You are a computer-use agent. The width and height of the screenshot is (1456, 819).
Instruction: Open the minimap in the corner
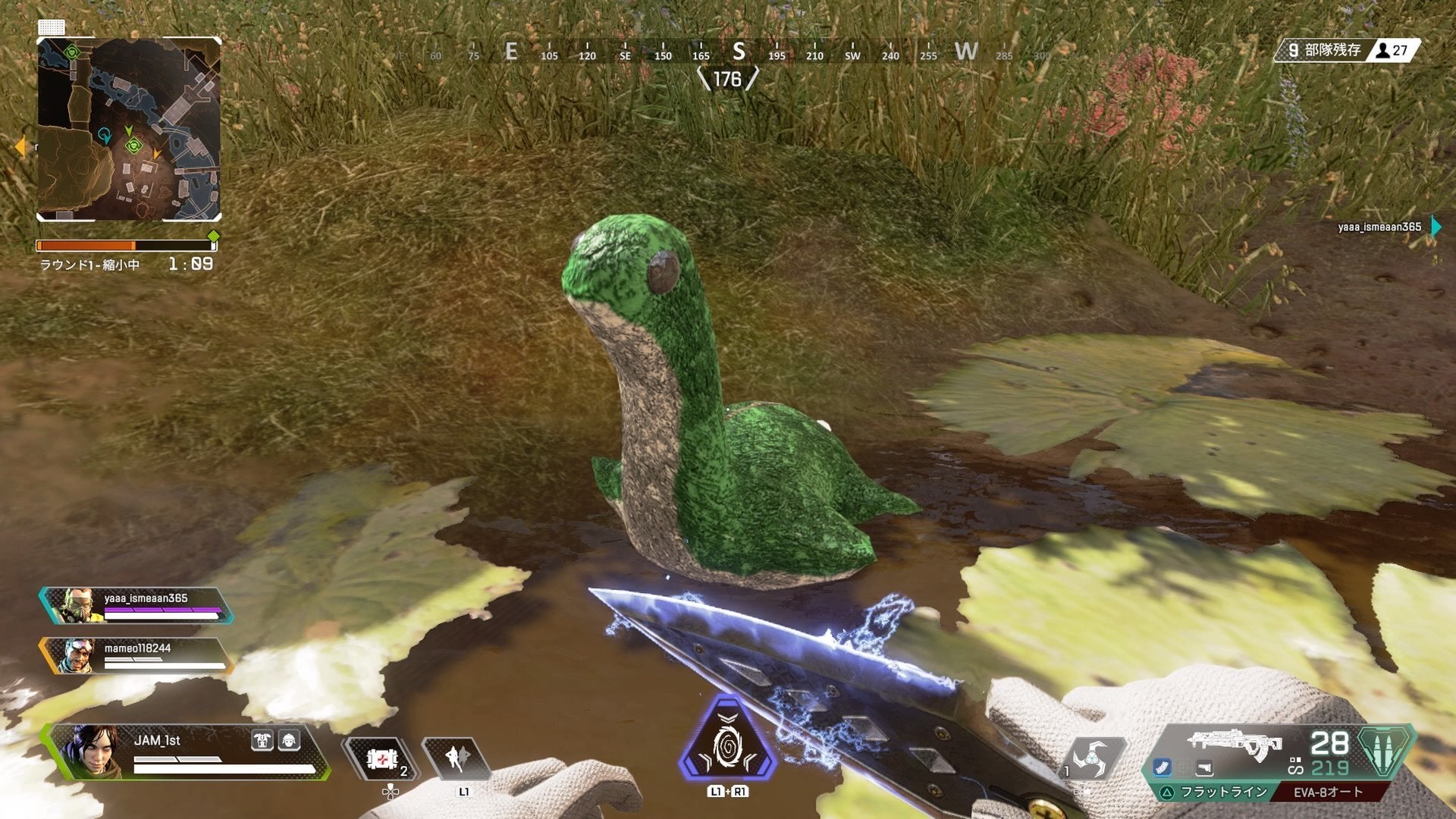129,129
